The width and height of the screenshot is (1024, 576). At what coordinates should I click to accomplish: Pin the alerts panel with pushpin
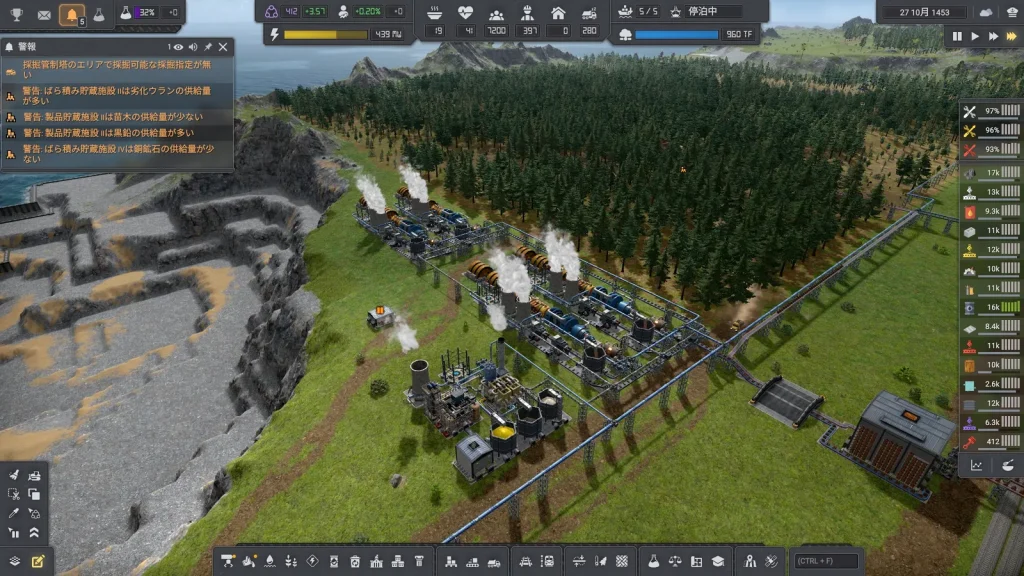(x=208, y=47)
